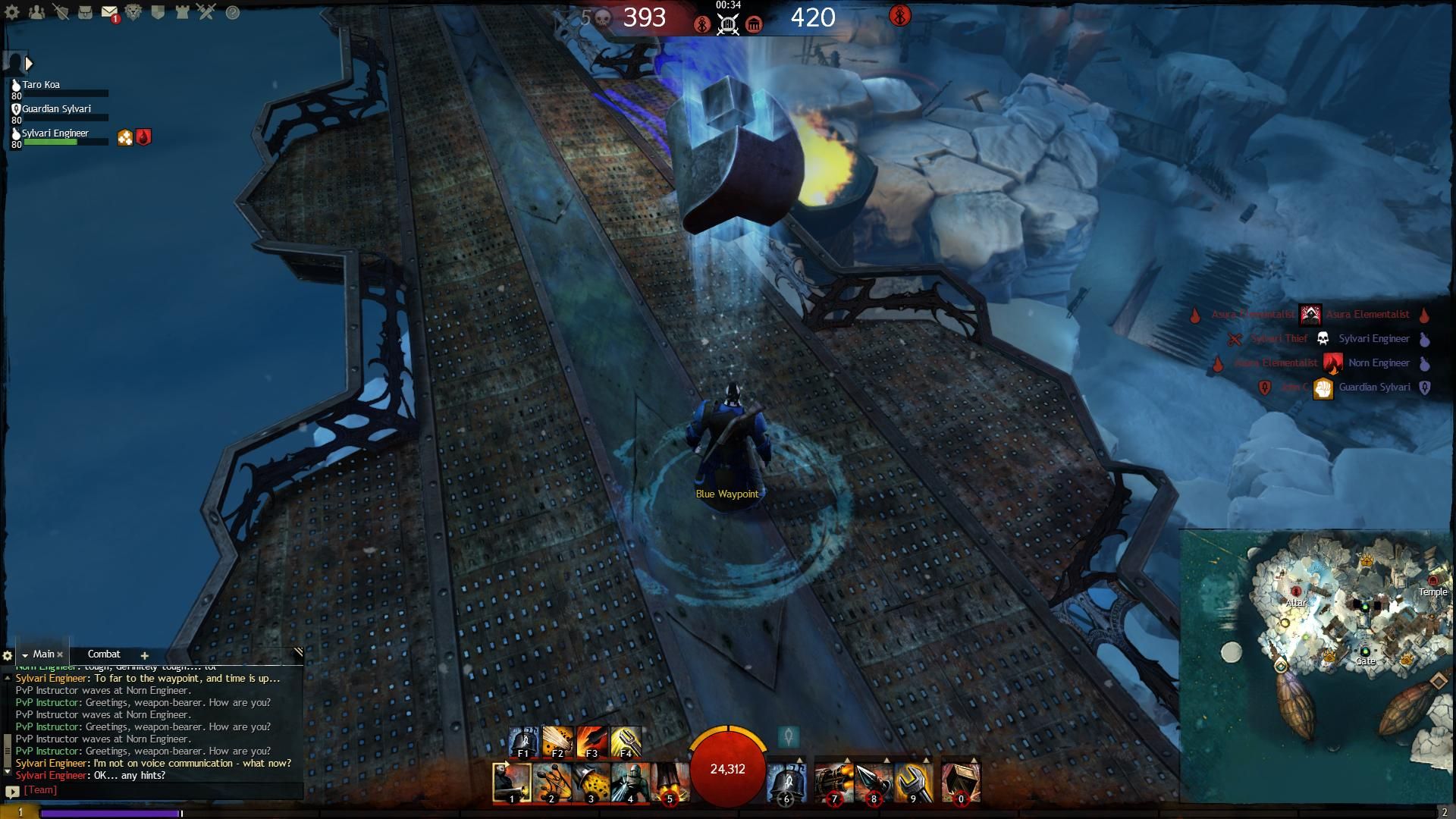The height and width of the screenshot is (819, 1456).
Task: Open the lion Trading Post icon
Action: [133, 12]
